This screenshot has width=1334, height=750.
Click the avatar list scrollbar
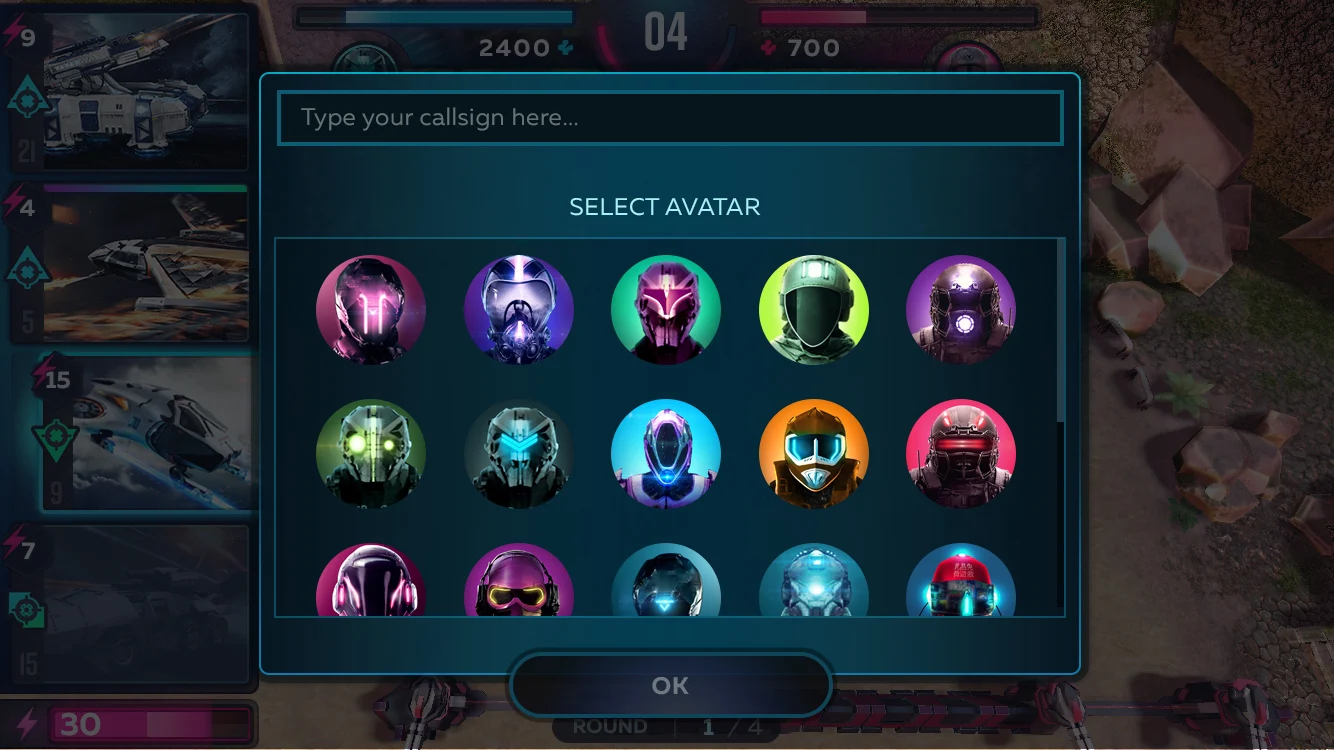click(1061, 330)
